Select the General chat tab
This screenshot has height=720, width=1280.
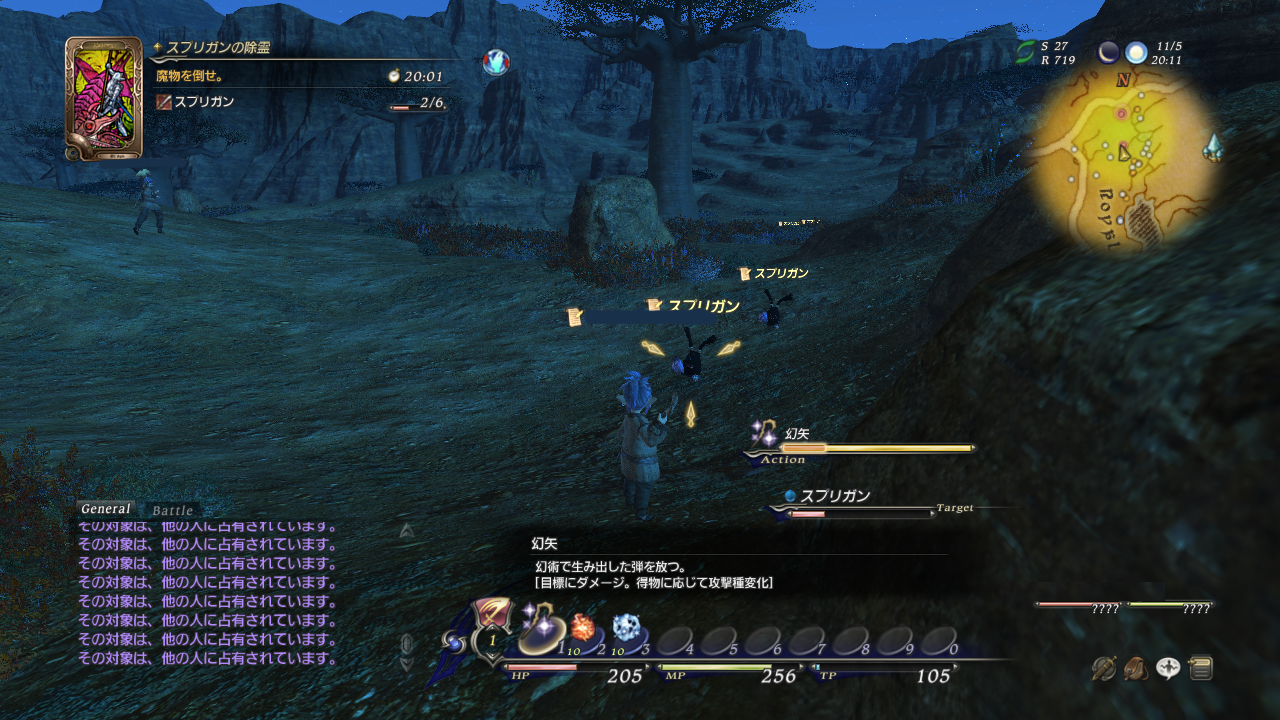point(106,509)
